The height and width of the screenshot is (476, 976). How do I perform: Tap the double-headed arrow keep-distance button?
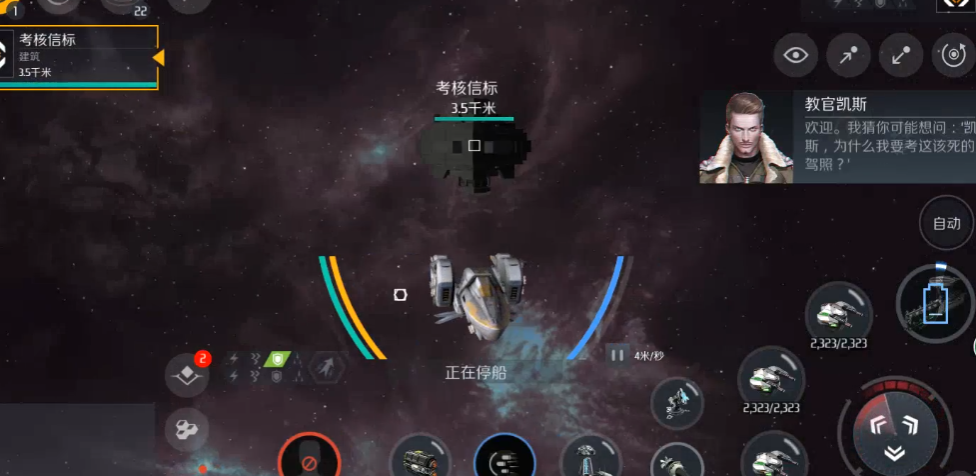click(x=900, y=56)
